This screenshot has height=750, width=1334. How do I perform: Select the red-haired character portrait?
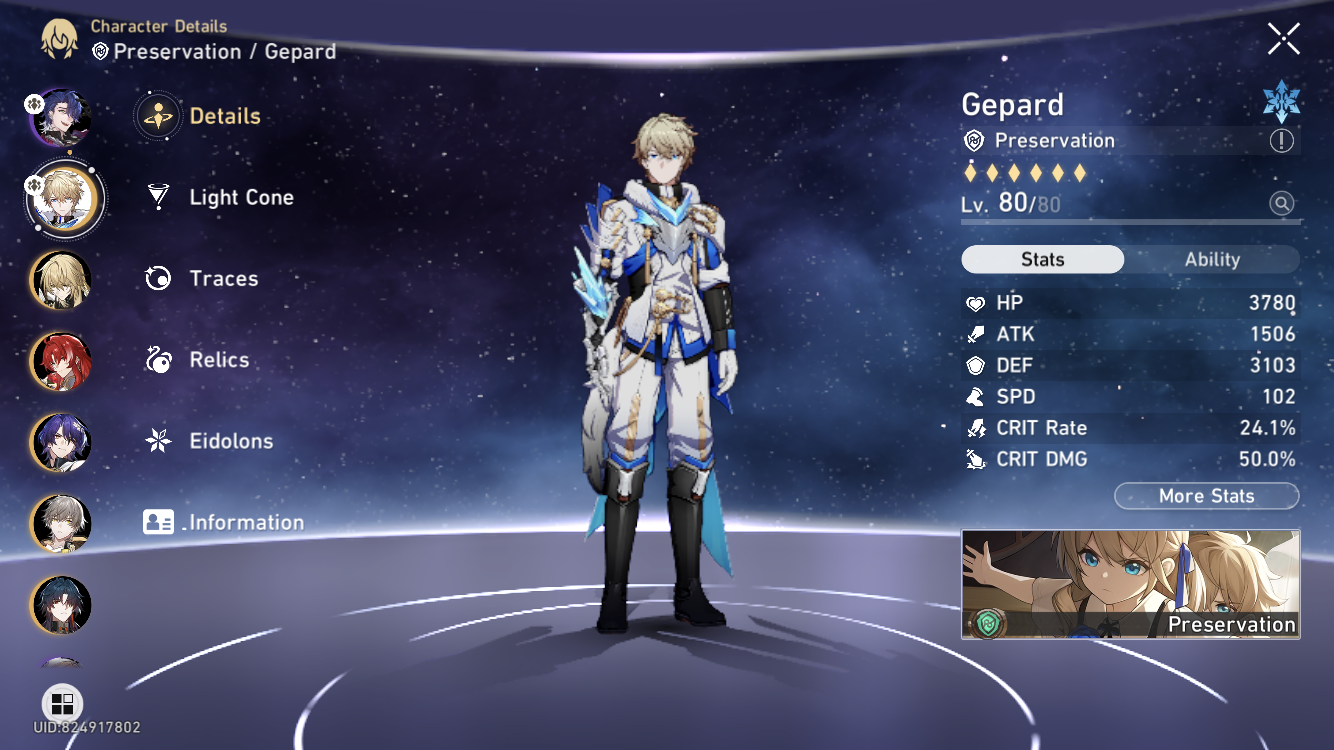click(x=61, y=361)
